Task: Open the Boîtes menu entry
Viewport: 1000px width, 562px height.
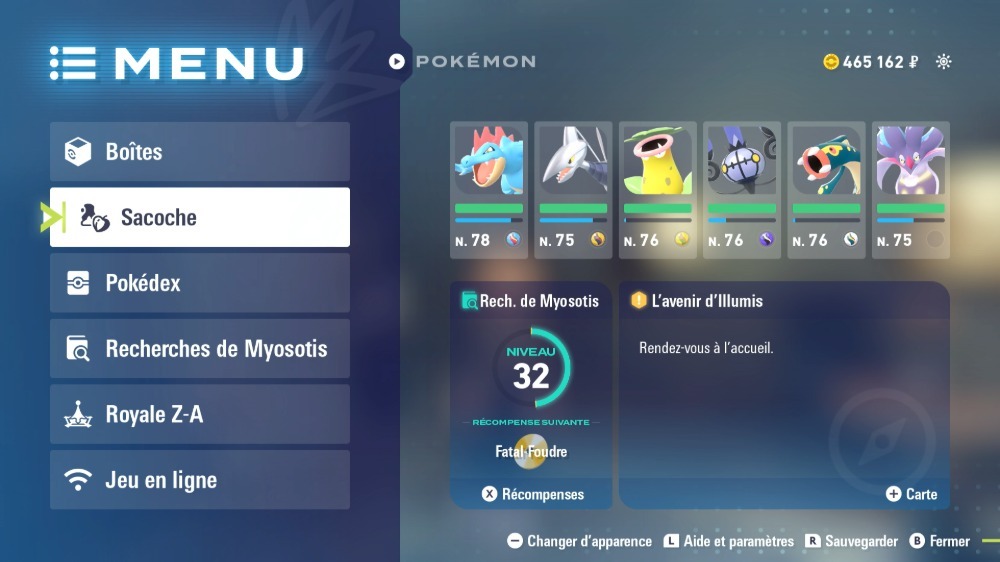Action: coord(200,152)
